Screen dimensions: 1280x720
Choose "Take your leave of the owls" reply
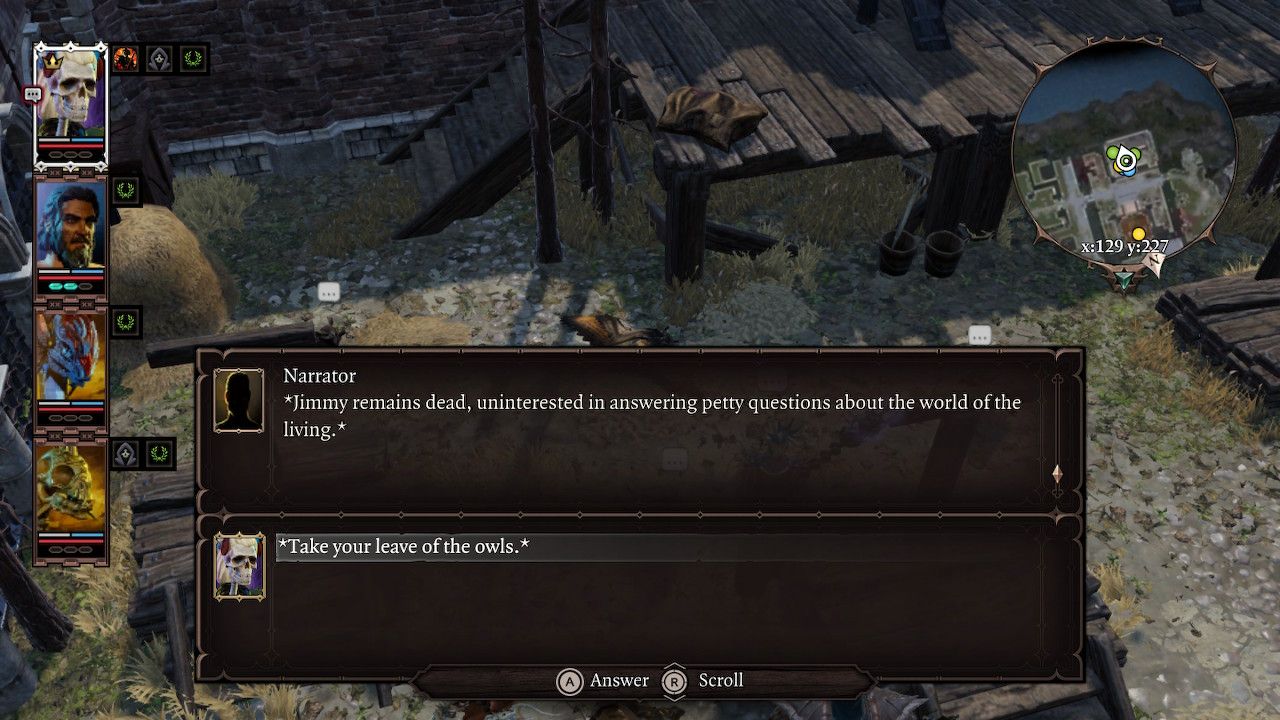[404, 547]
